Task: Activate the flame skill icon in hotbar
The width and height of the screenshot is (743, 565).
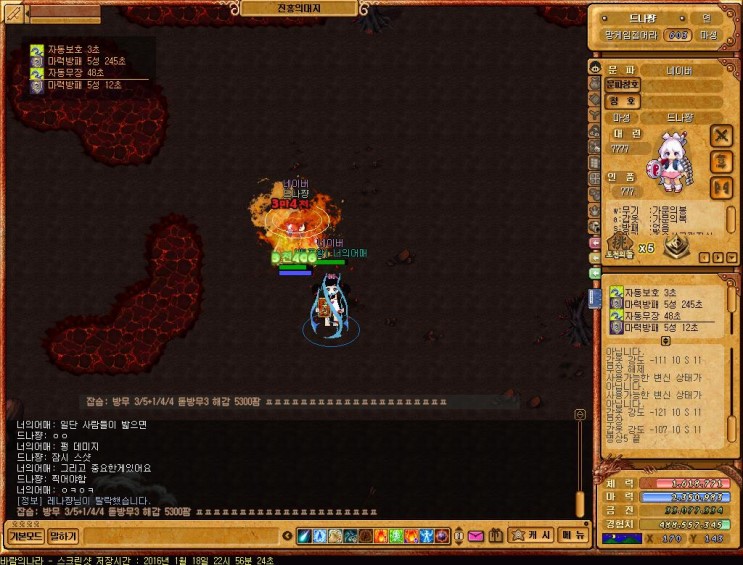Action: [x=379, y=537]
